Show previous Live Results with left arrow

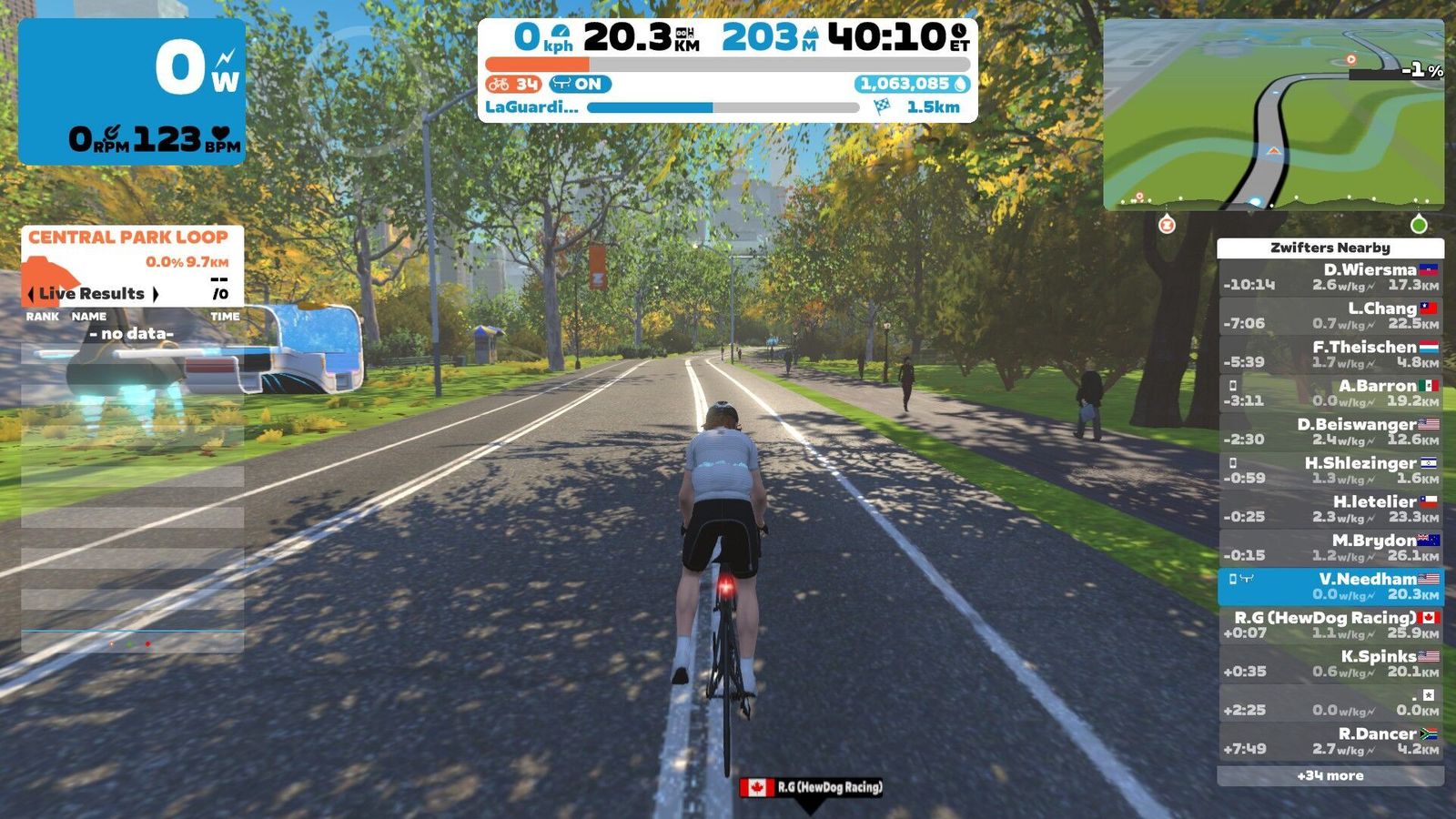tap(32, 294)
